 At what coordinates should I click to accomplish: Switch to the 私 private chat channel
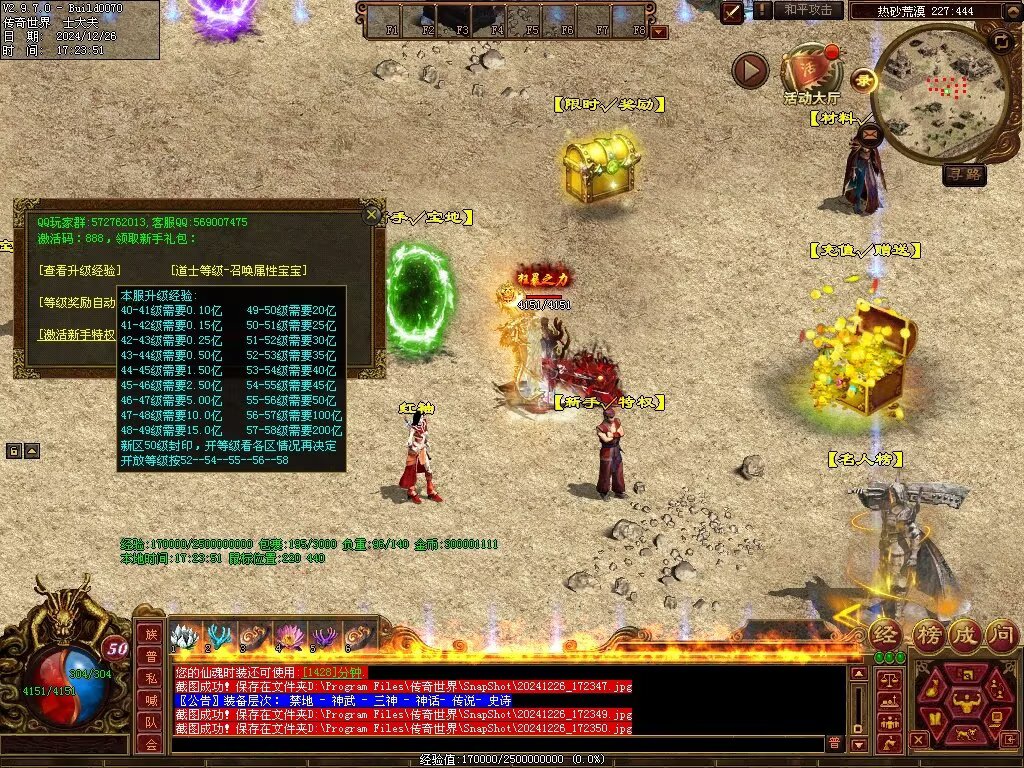[x=151, y=678]
